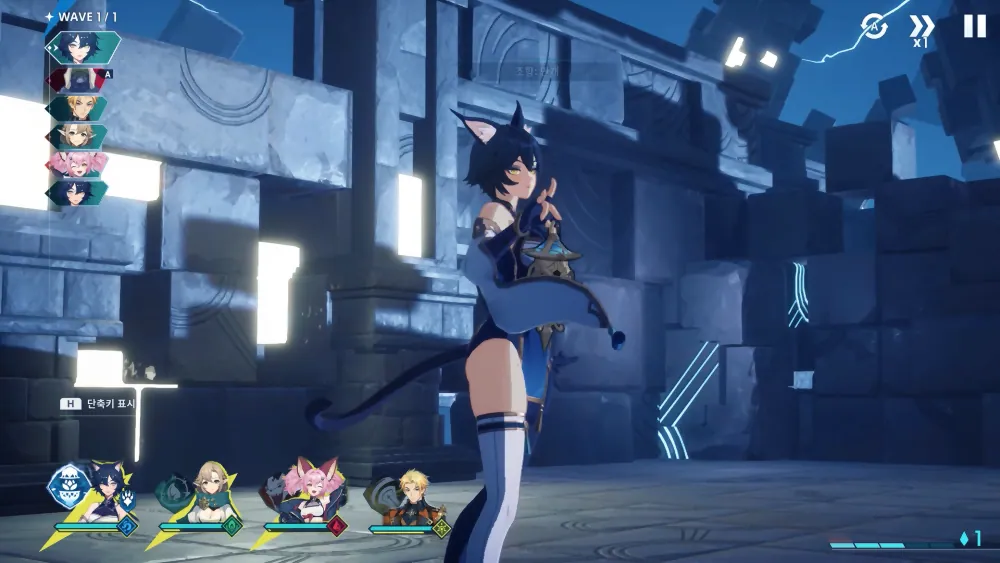
Task: Click the yellow element diamond icon
Action: click(441, 527)
